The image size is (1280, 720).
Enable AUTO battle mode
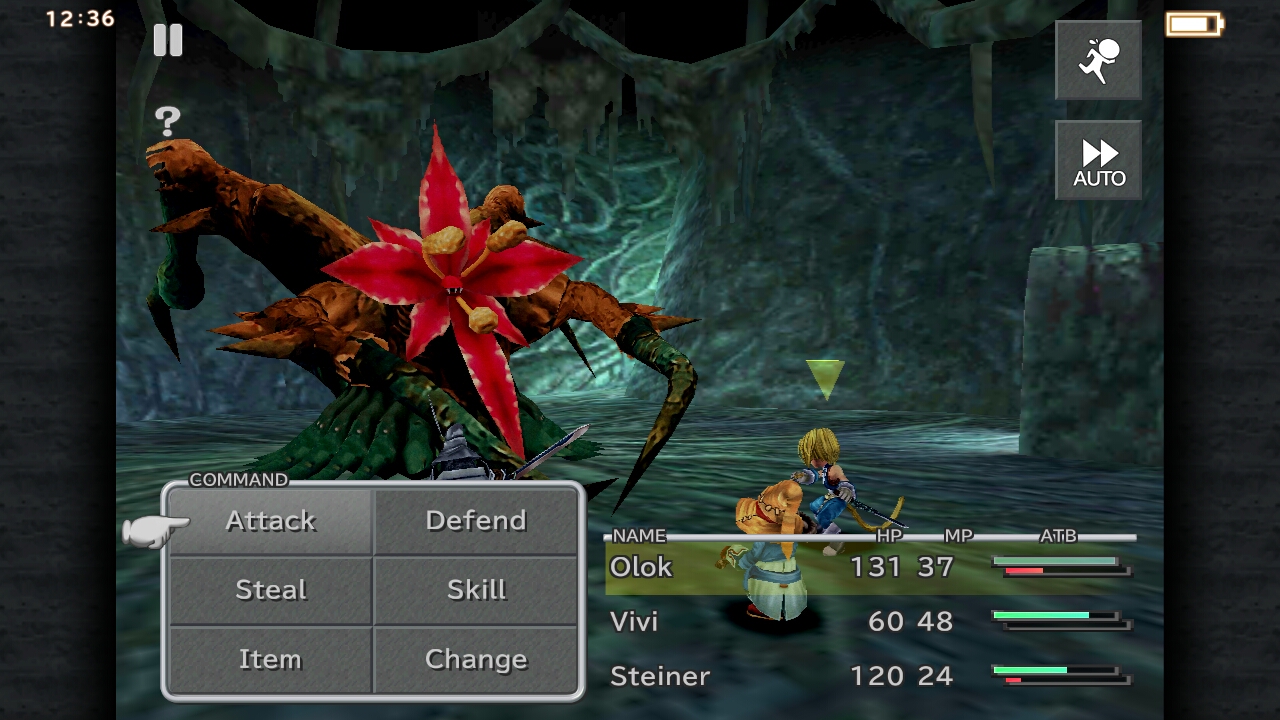click(x=1098, y=160)
